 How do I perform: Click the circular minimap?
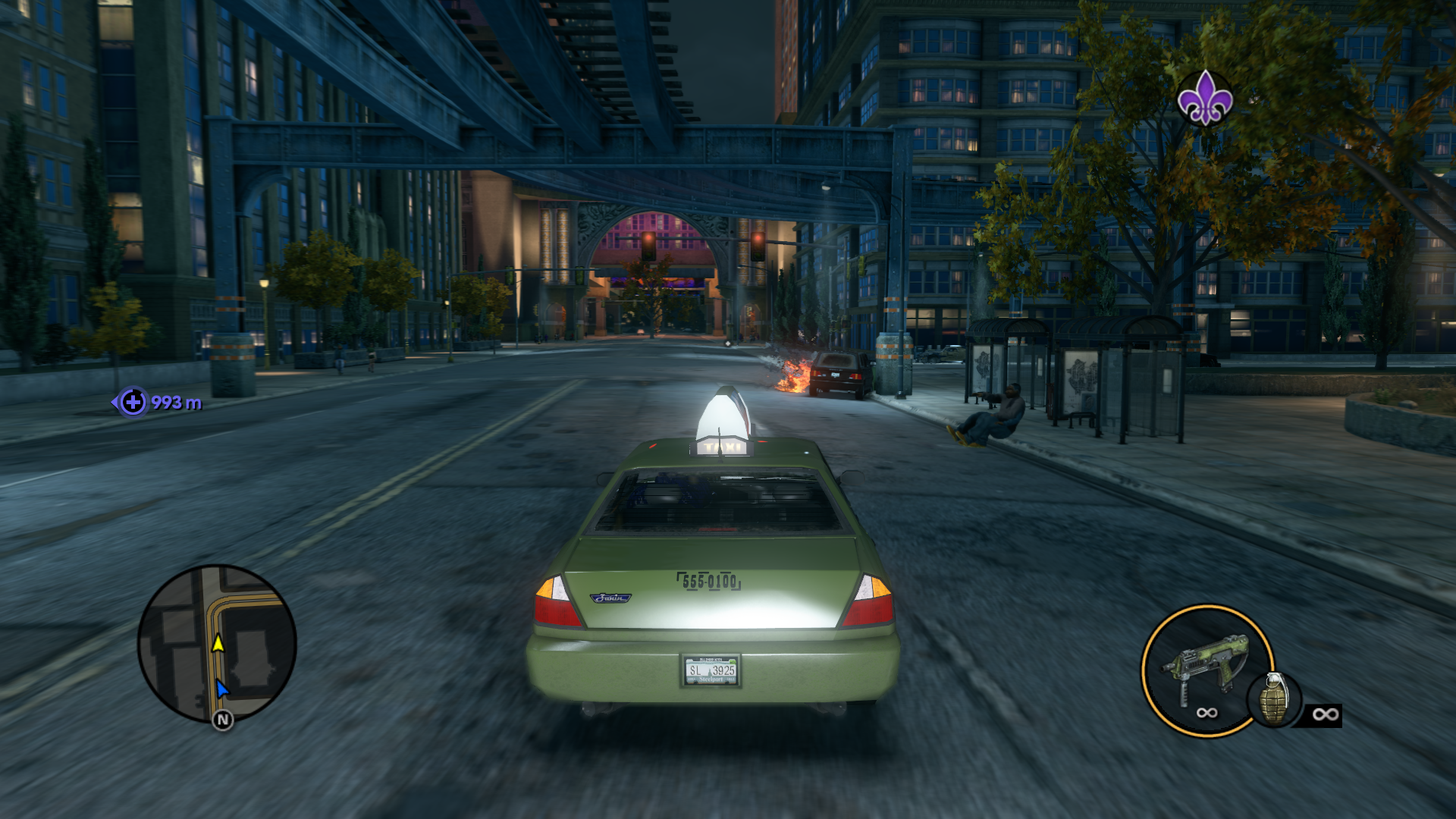pos(217,643)
